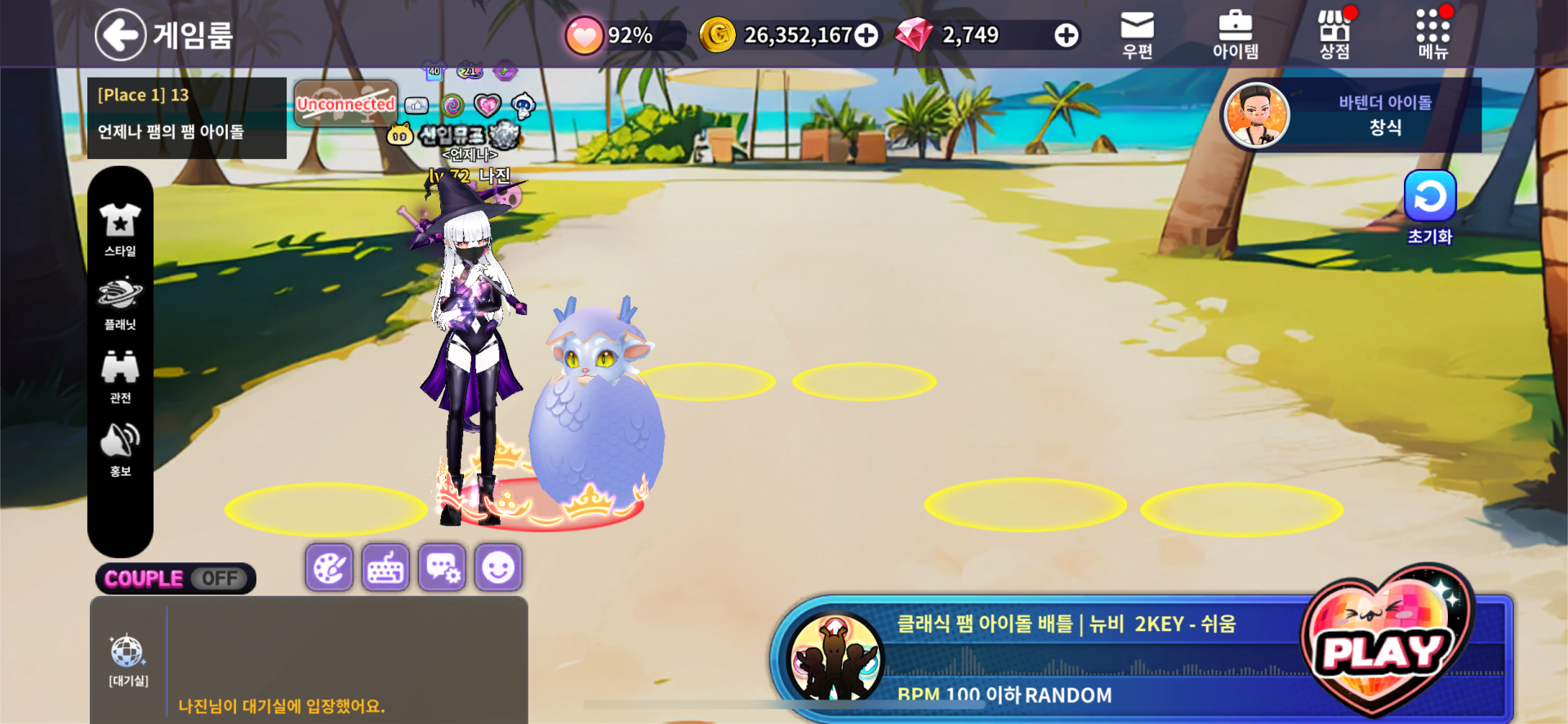Open the 아이템 item bag
1568x724 pixels.
pos(1235,34)
